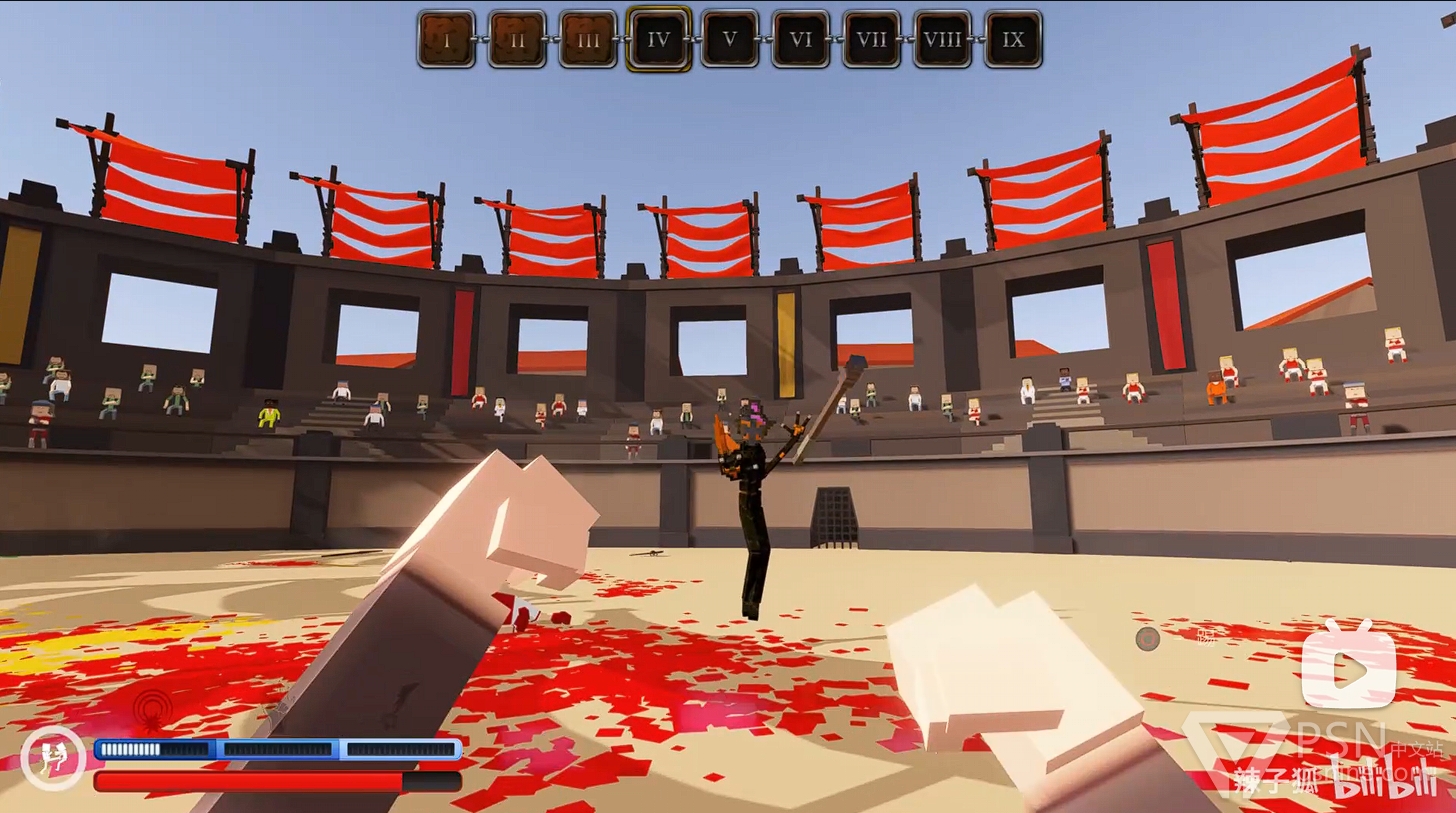
Task: Select the stage IX tile
Action: [1013, 39]
